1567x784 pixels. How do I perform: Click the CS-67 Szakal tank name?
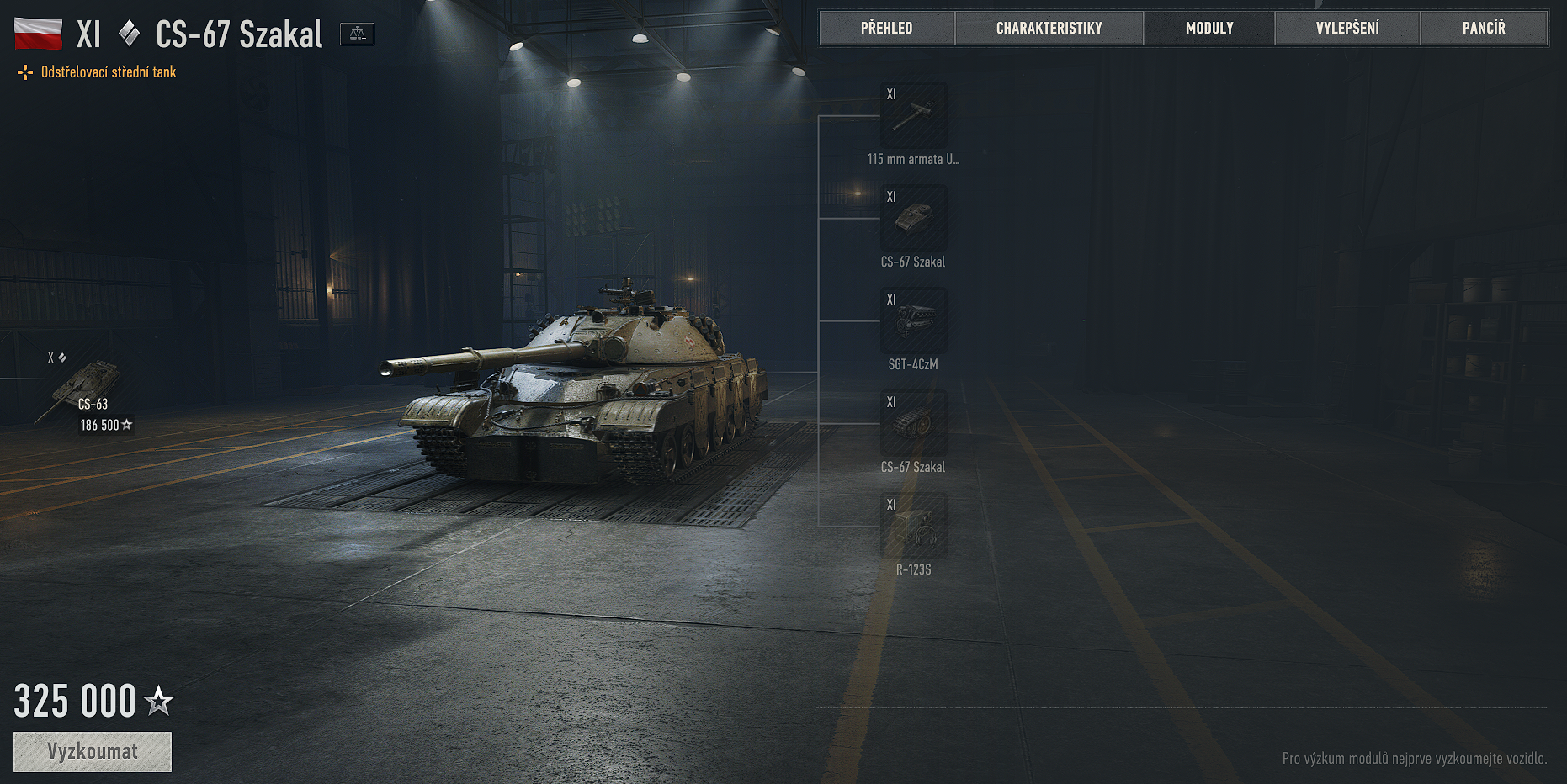(238, 34)
